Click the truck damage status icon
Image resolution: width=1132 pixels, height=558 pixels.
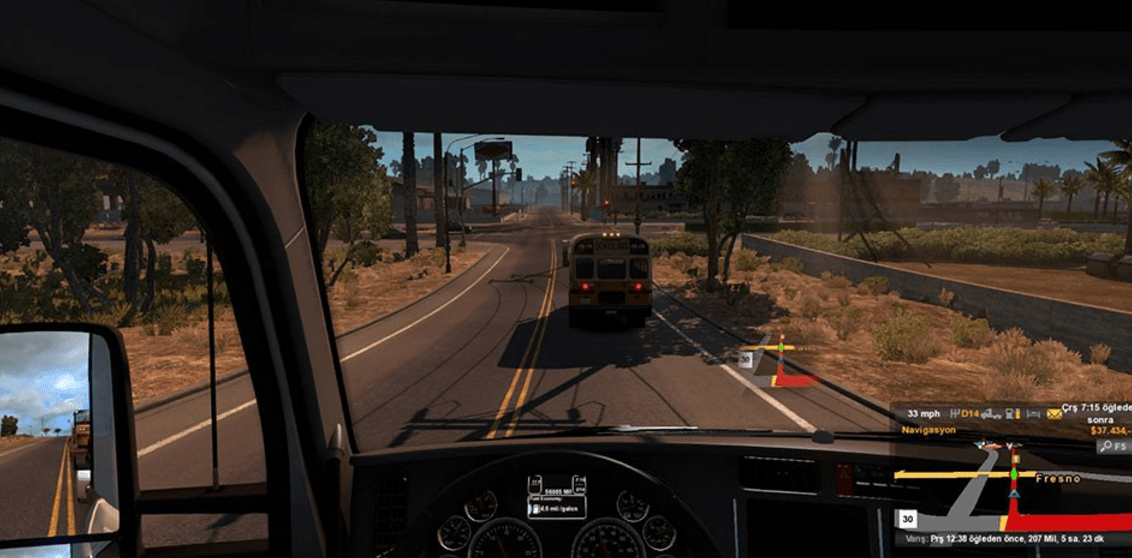point(988,414)
